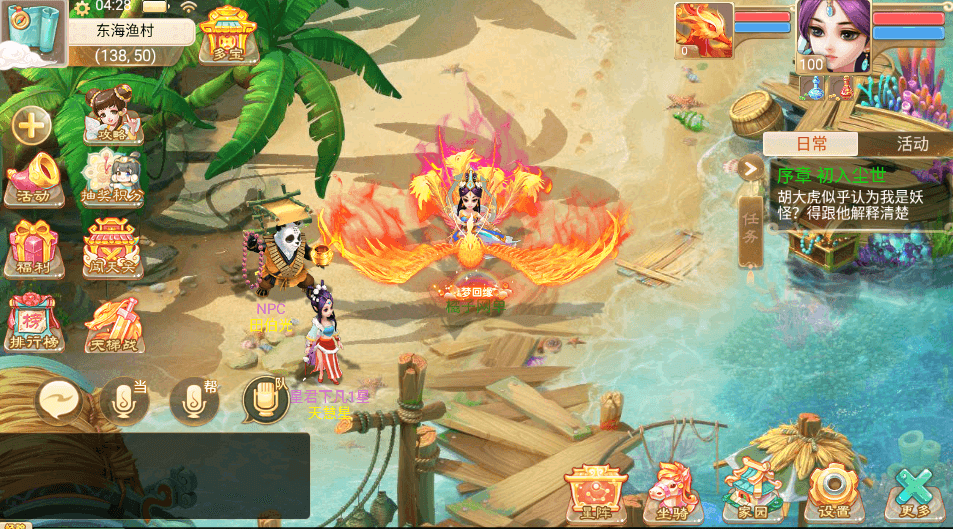953x529 pixels.
Task: Activate the 帮 guild voice microphone
Action: (x=194, y=402)
